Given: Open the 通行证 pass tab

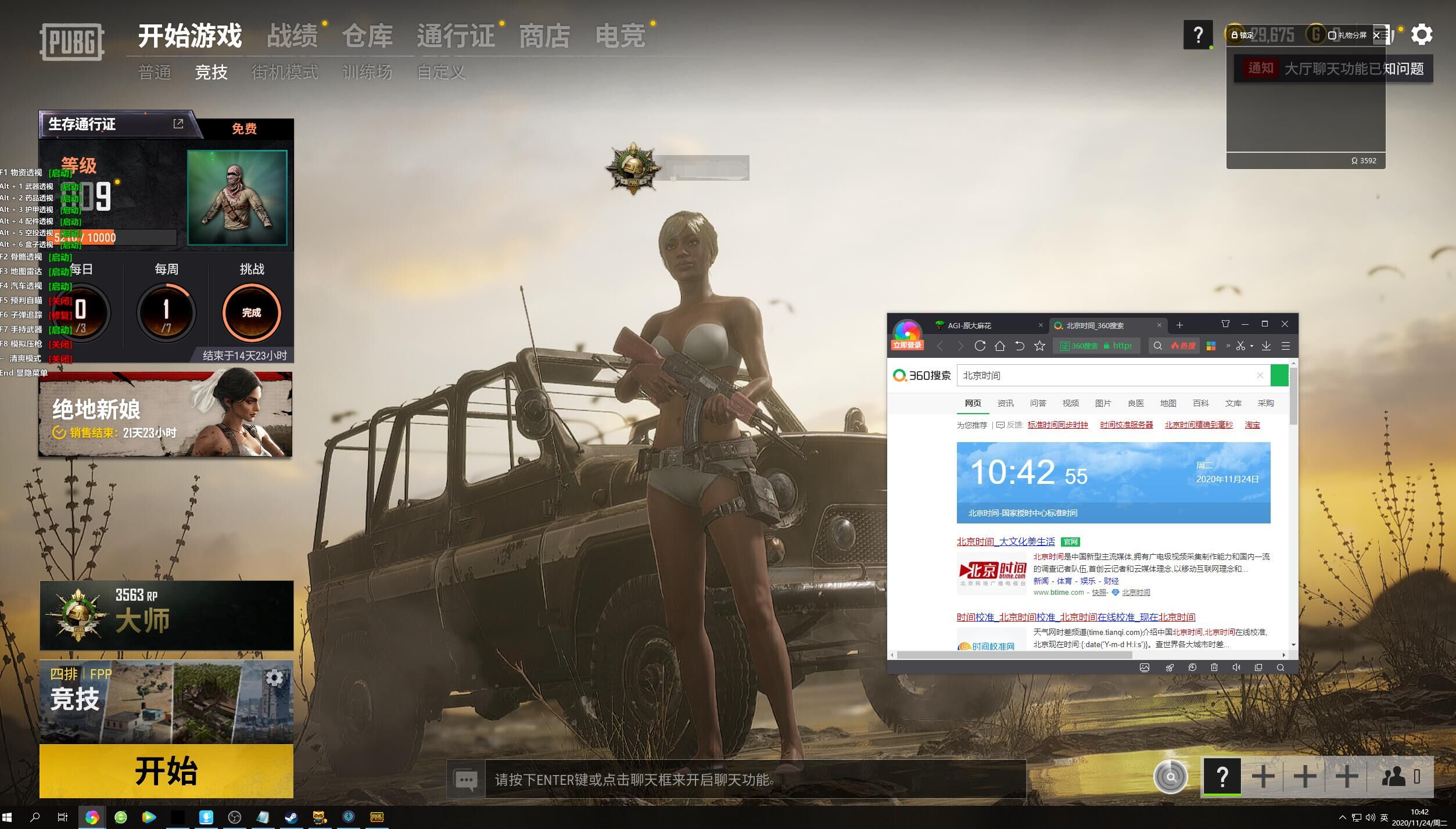Looking at the screenshot, I should coord(456,36).
